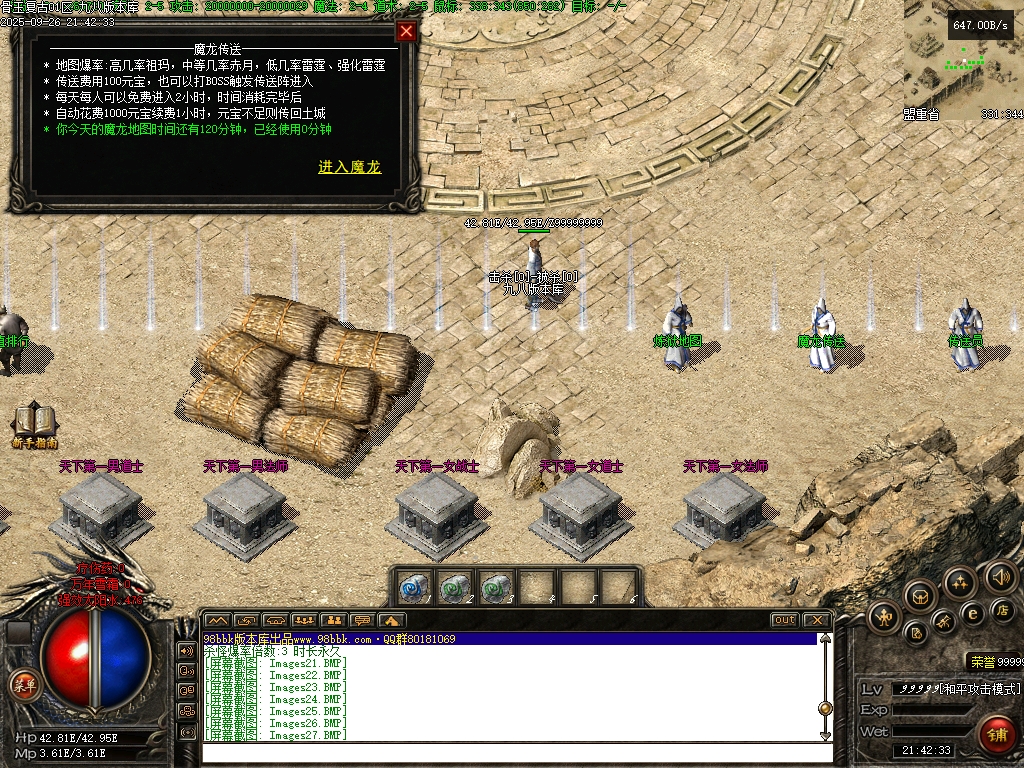Screen dimensions: 1024x768
Task: Select the green scroll in hotbar slot 2
Action: pyautogui.click(x=453, y=586)
